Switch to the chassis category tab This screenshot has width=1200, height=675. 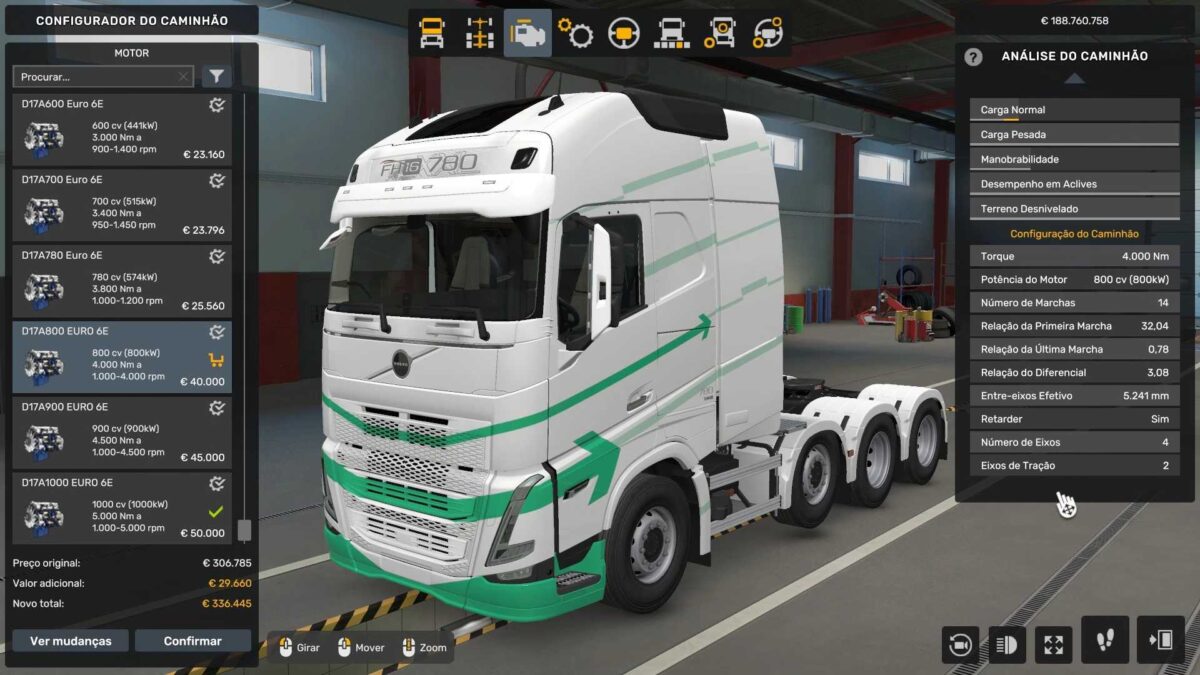coord(480,33)
